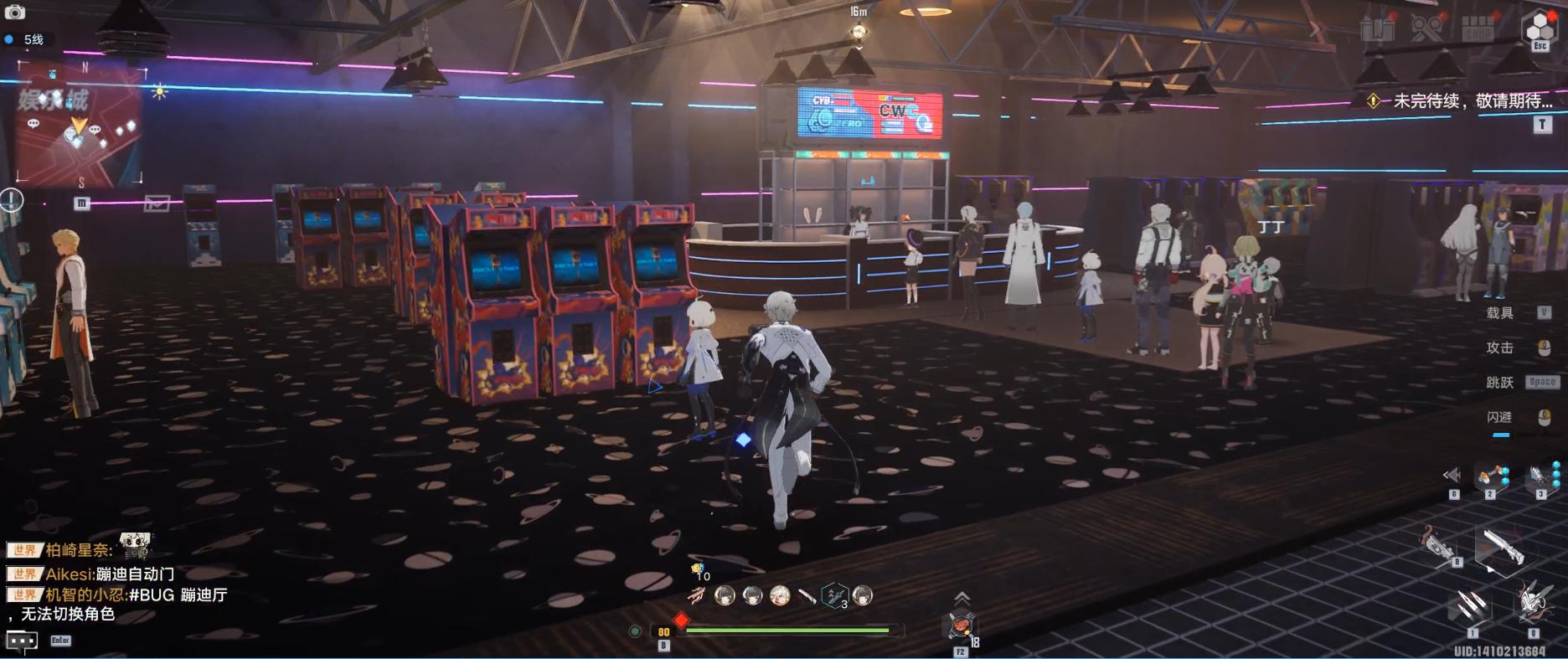Open the chat box speech bubble
The height and width of the screenshot is (659, 1568).
(22, 641)
